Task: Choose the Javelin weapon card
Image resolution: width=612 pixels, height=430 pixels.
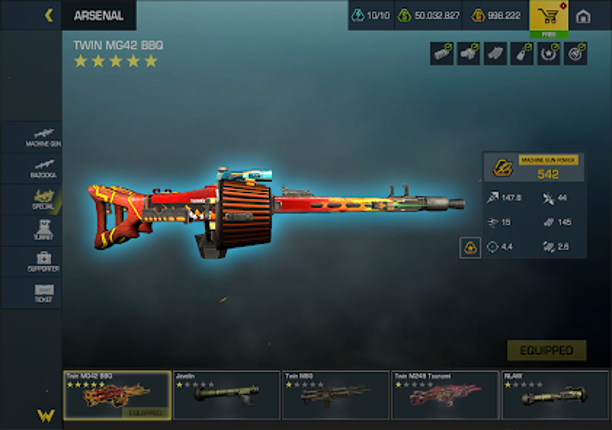Action: point(226,396)
